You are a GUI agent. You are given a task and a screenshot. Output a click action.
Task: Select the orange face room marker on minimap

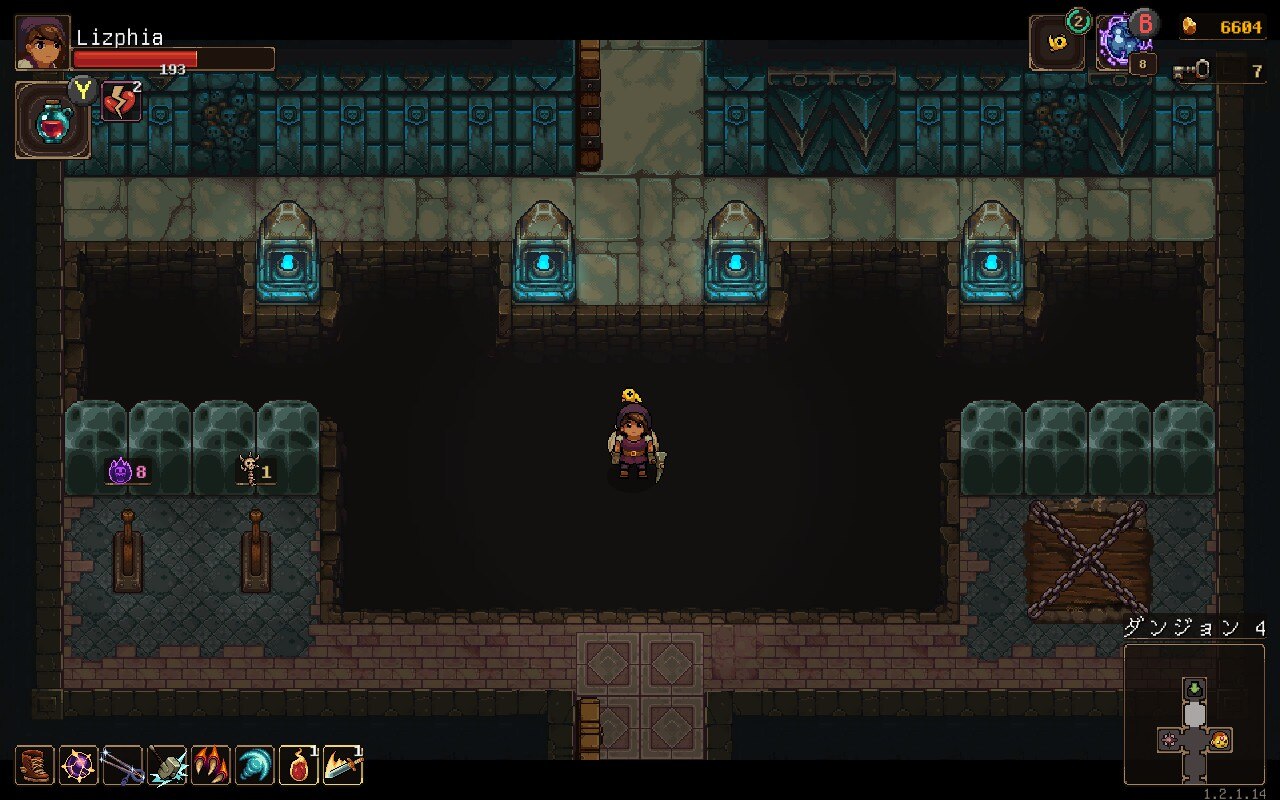tap(1220, 741)
